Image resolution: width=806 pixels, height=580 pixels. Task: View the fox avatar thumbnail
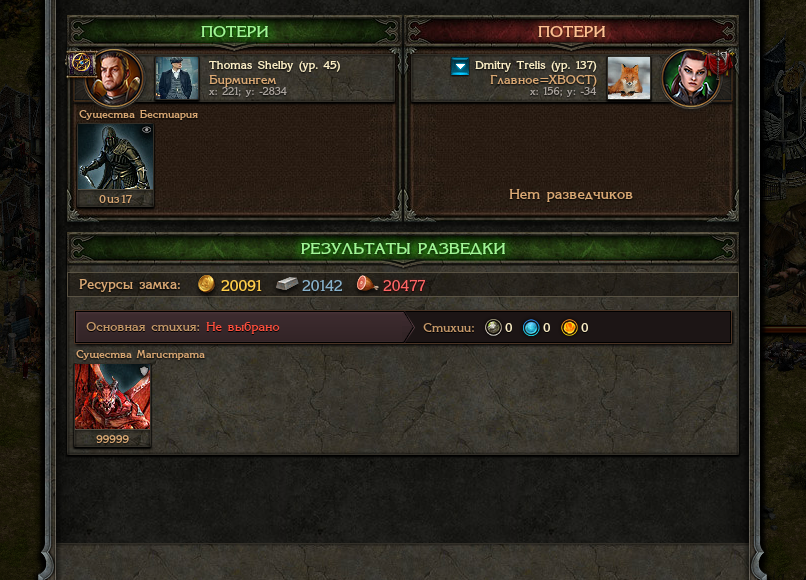[629, 78]
